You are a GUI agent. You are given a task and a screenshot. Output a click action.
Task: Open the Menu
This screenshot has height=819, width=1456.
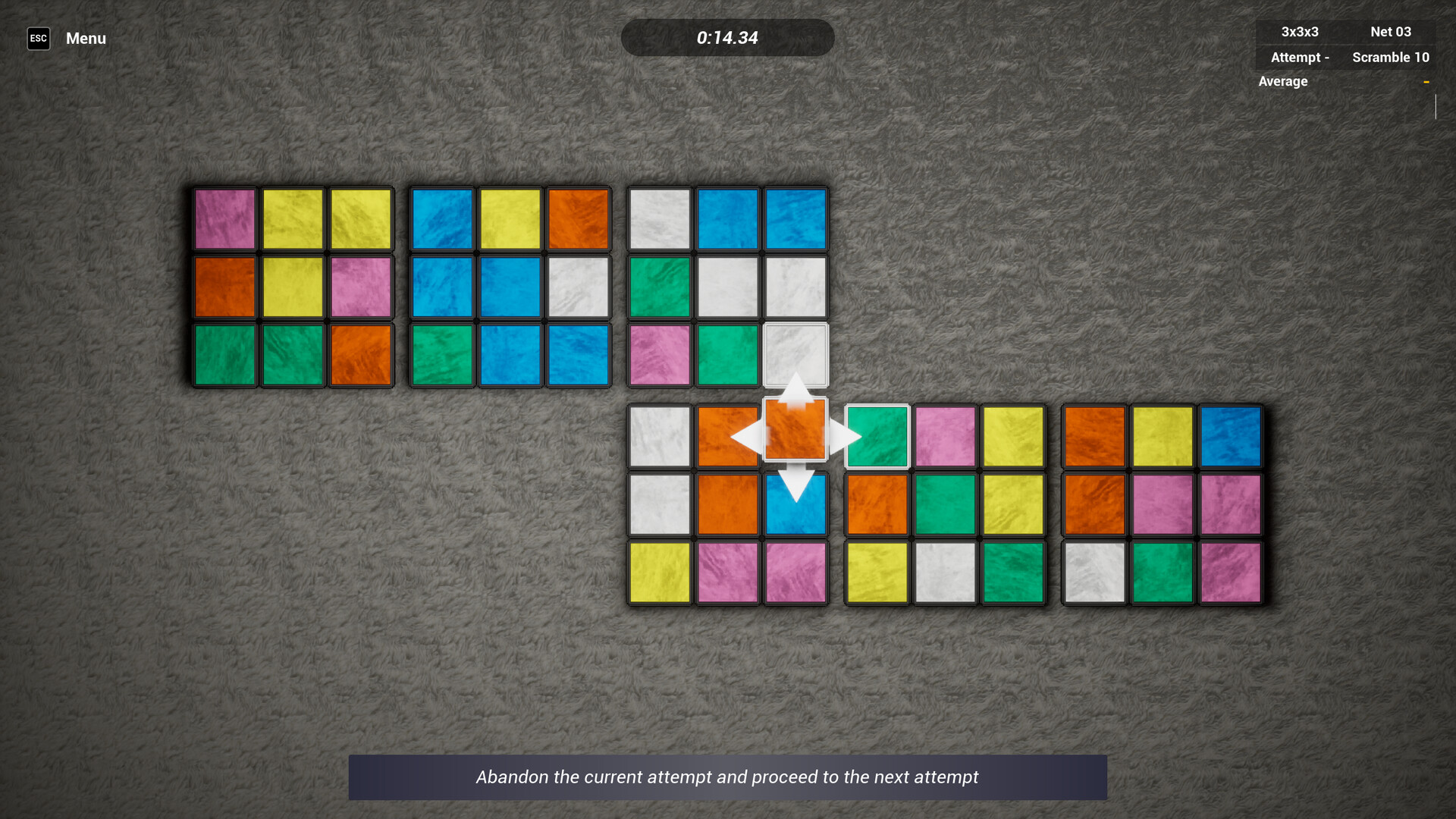pos(85,38)
